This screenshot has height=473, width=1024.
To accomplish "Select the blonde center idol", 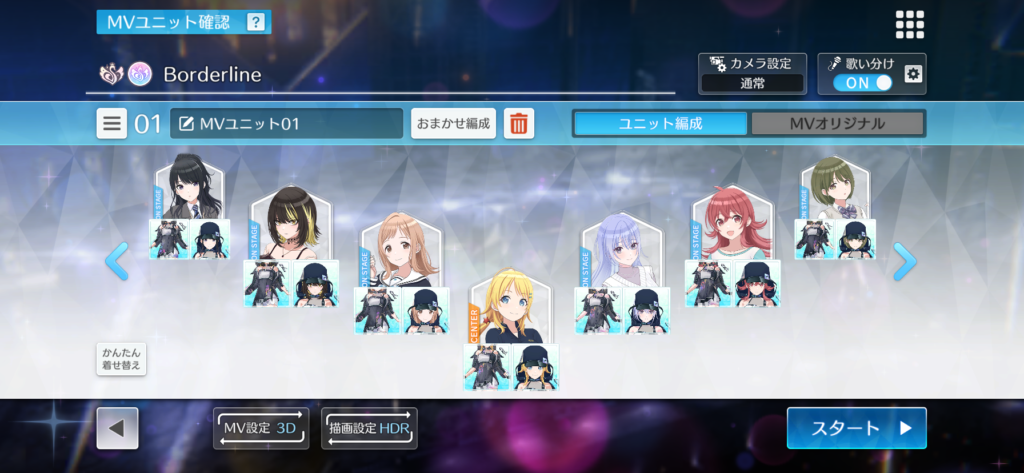I will [510, 308].
